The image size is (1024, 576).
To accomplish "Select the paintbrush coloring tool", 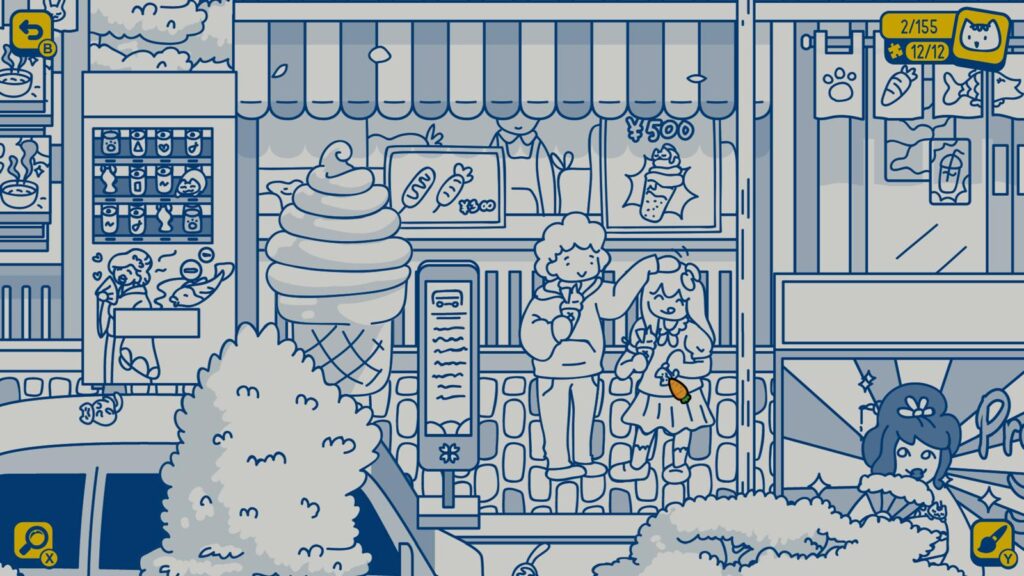I will (x=991, y=541).
